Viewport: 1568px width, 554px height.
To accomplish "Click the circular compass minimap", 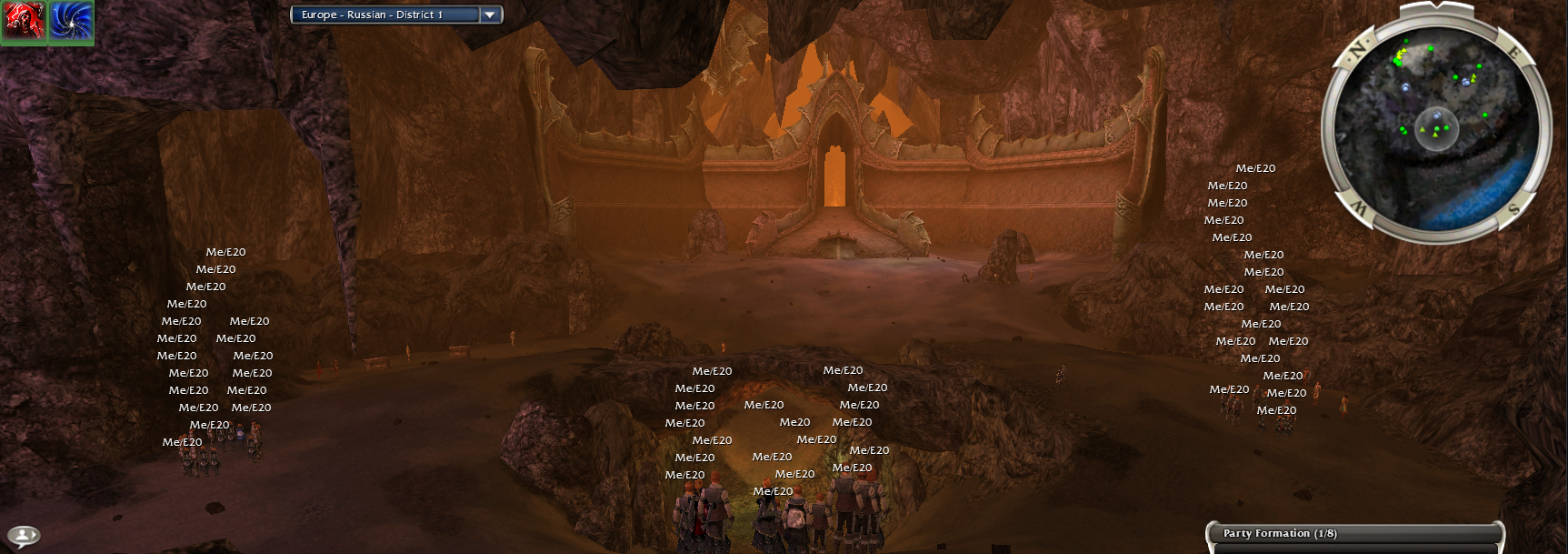I will pos(1435,122).
